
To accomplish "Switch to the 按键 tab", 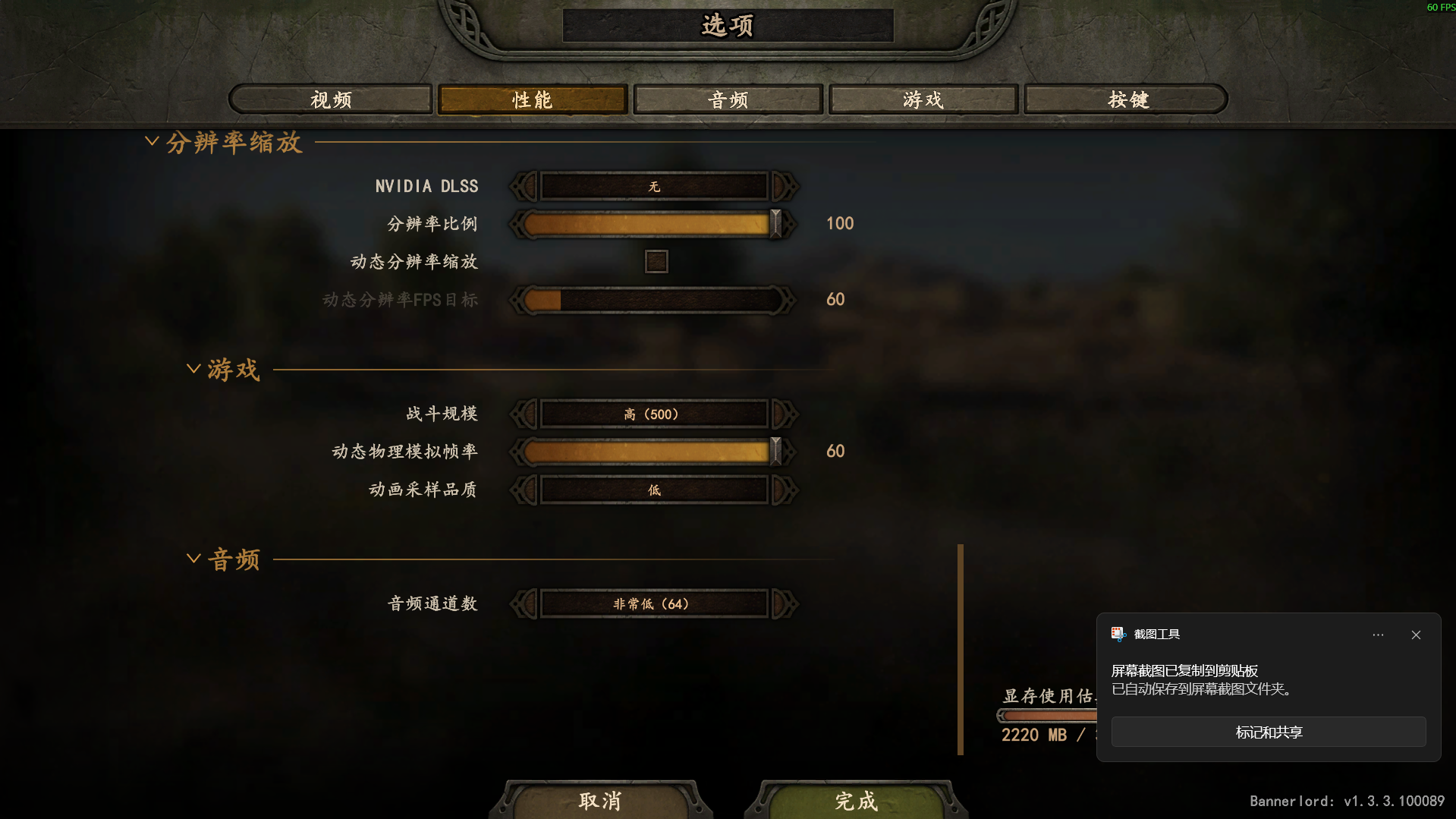I will pos(1125,99).
